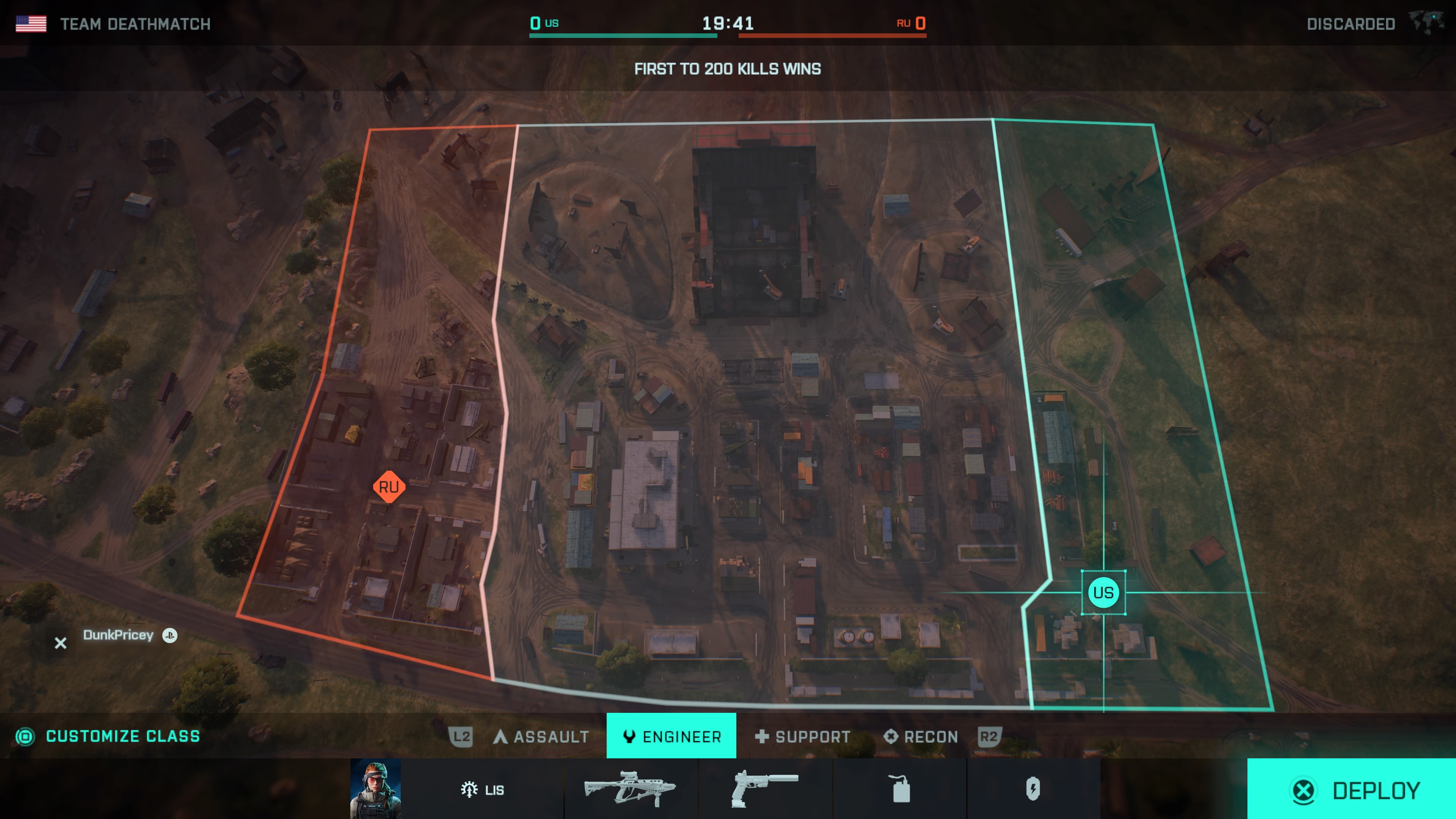Image resolution: width=1456 pixels, height=819 pixels.
Task: Click the RU base marker on map
Action: tap(389, 486)
